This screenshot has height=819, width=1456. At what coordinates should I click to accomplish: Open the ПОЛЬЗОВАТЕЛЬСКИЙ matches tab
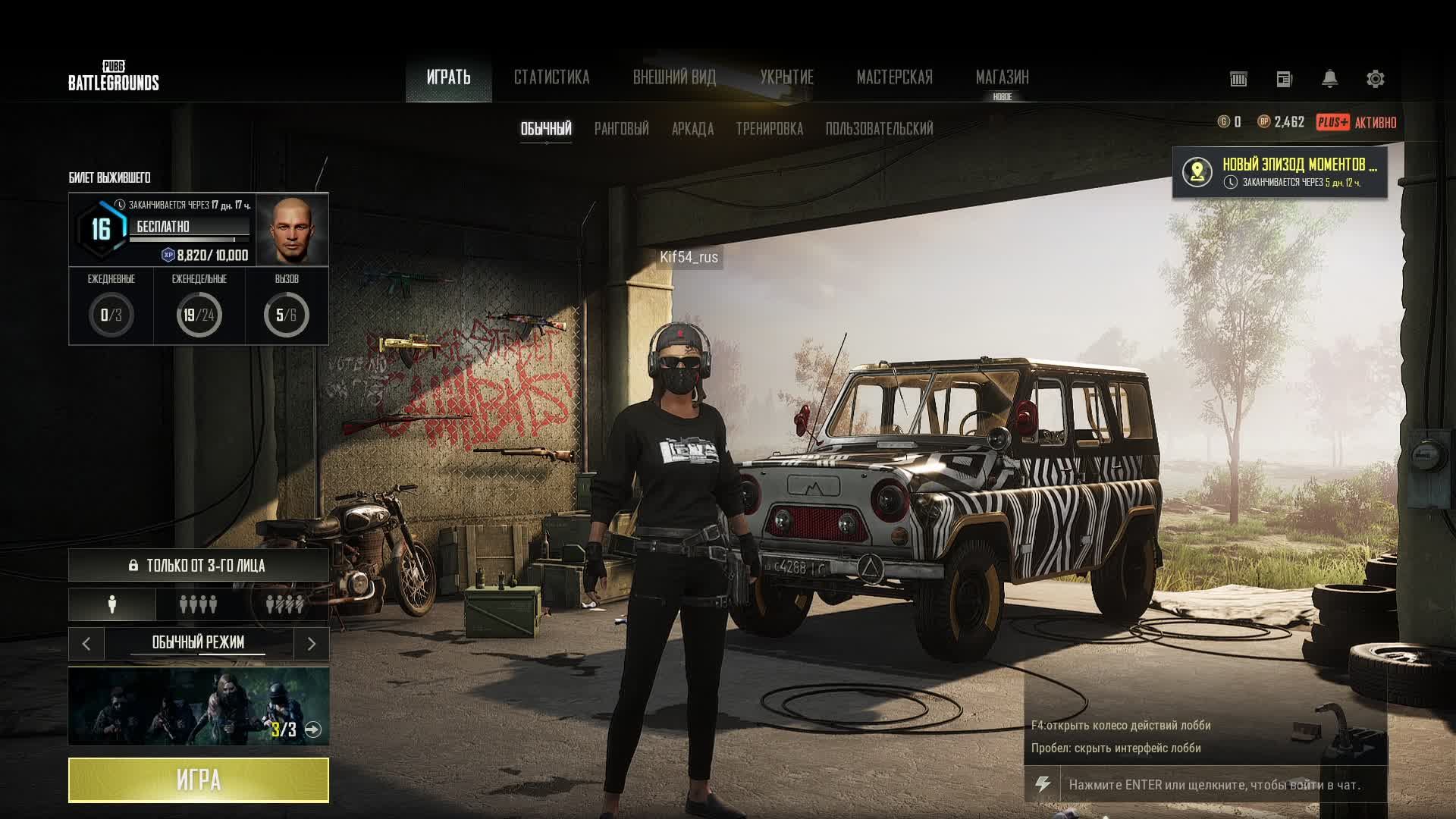(879, 129)
